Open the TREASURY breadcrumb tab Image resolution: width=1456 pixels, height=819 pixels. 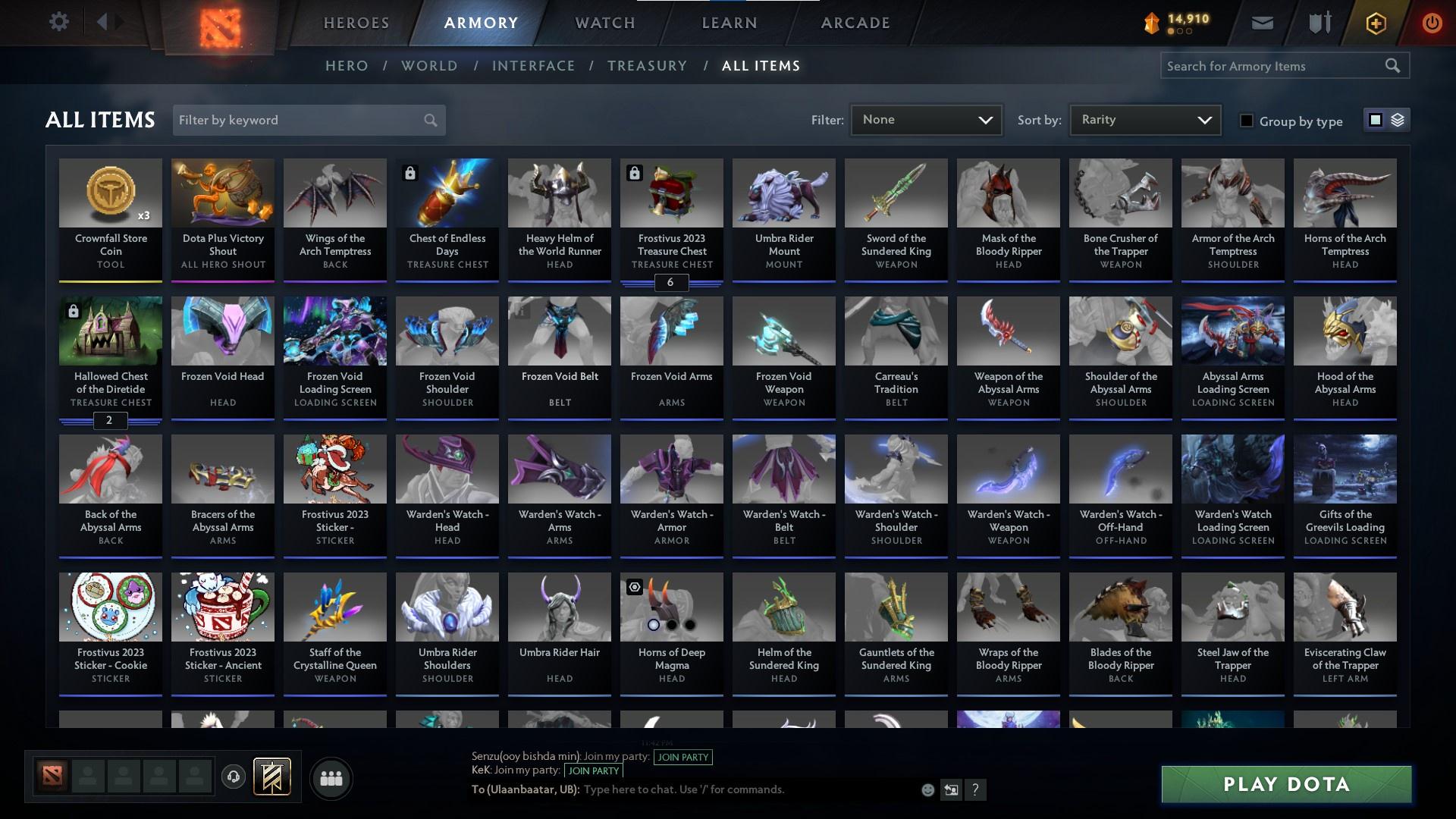coord(647,66)
